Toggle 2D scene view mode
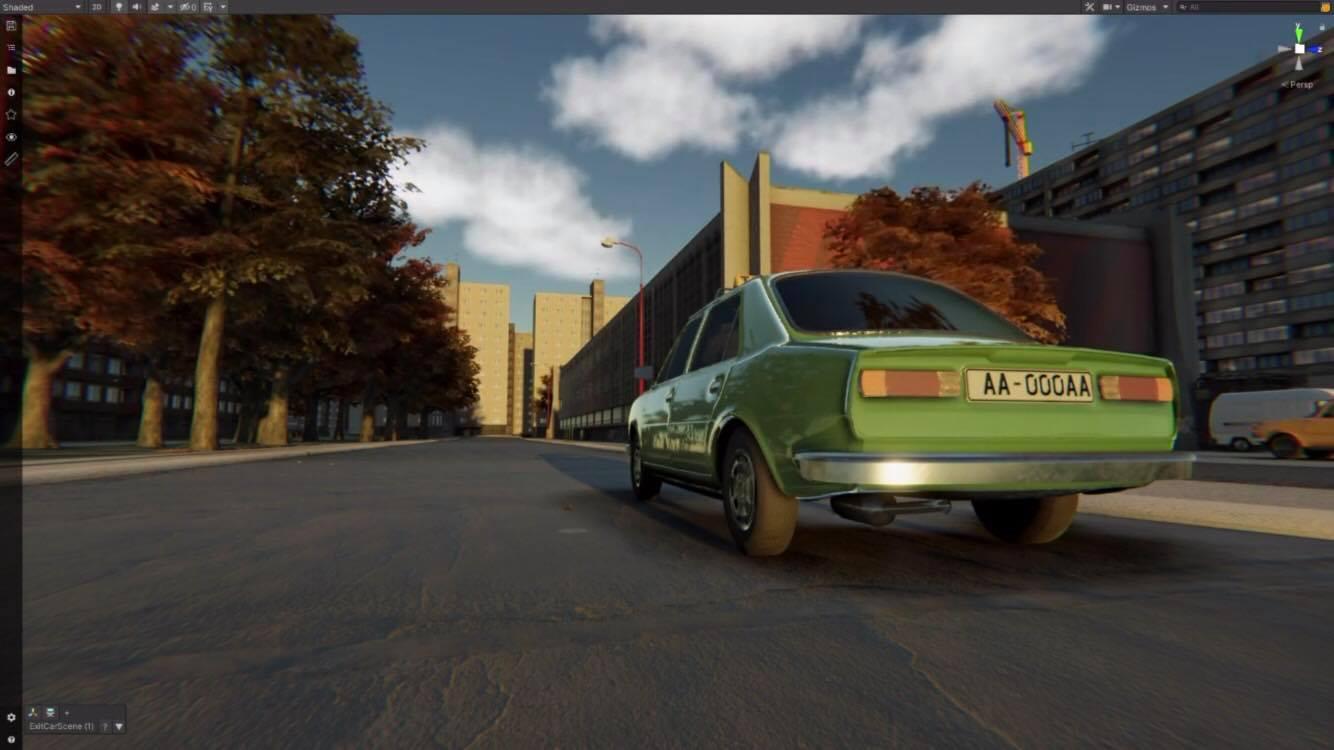 point(96,6)
